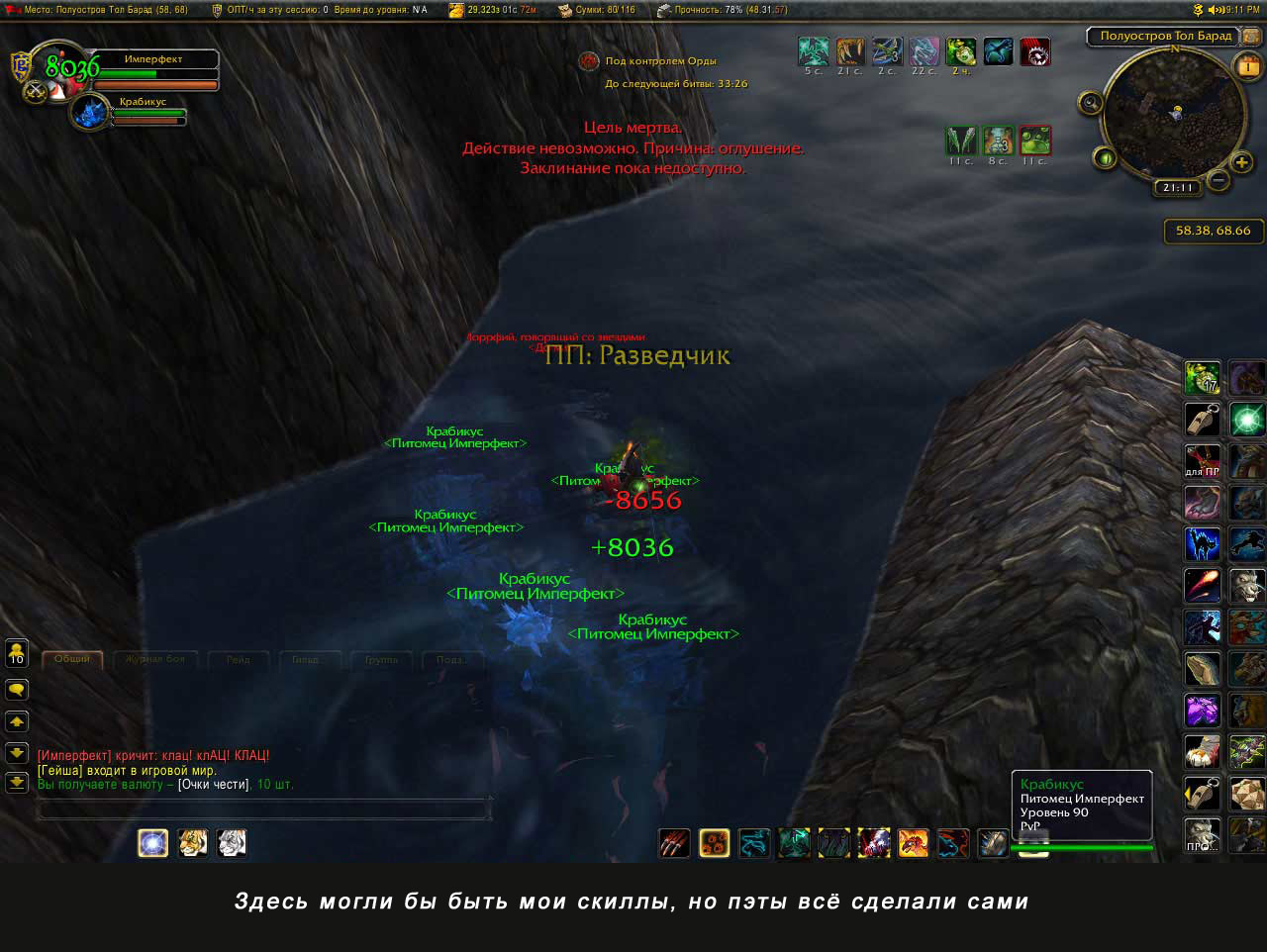
Task: Open the social friends button showing 10
Action: tap(17, 653)
